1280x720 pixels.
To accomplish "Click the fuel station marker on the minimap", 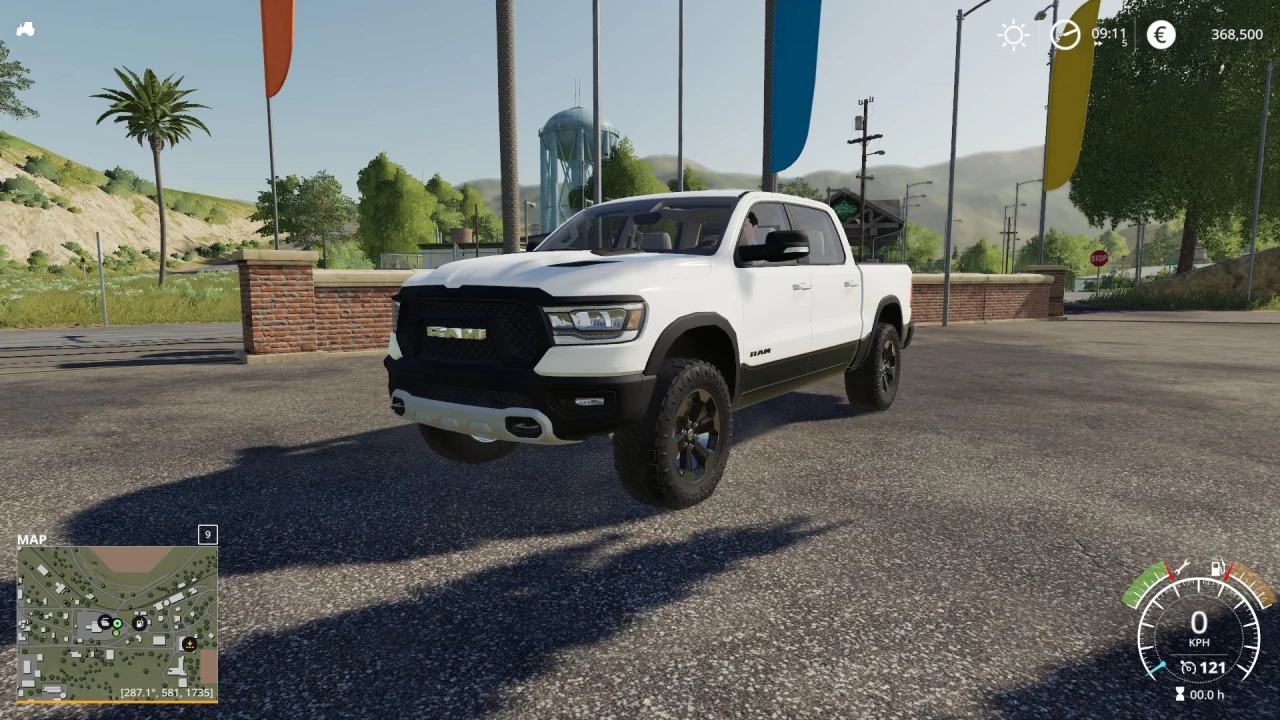I will click(139, 623).
